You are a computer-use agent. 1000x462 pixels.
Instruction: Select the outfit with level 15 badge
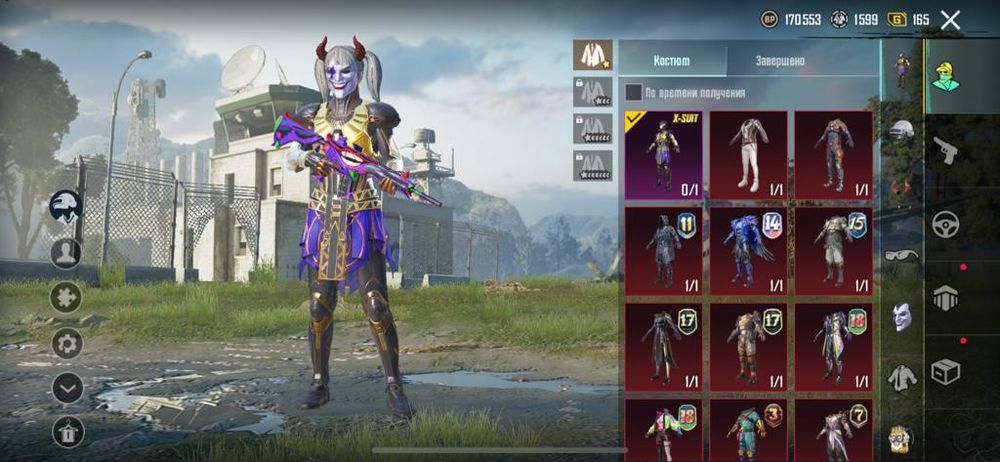833,251
